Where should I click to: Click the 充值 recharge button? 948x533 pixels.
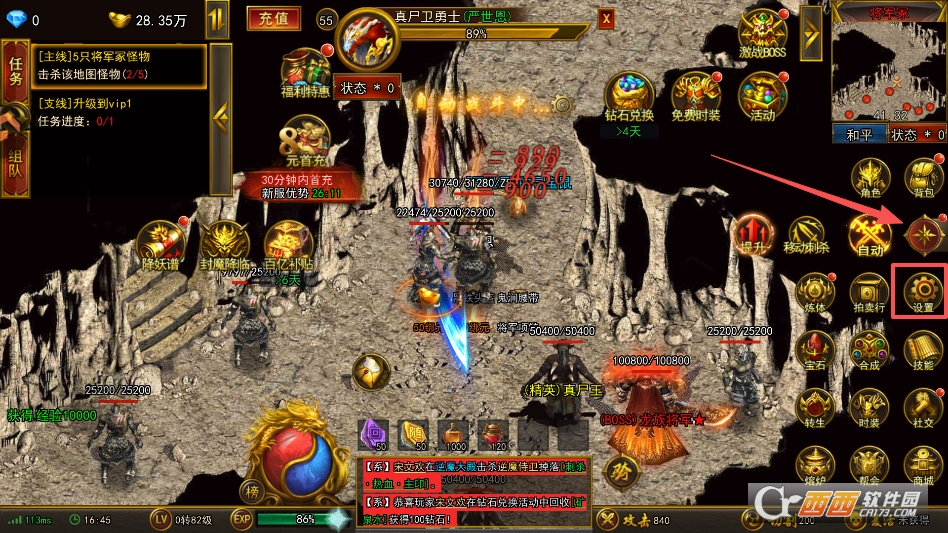(x=273, y=18)
